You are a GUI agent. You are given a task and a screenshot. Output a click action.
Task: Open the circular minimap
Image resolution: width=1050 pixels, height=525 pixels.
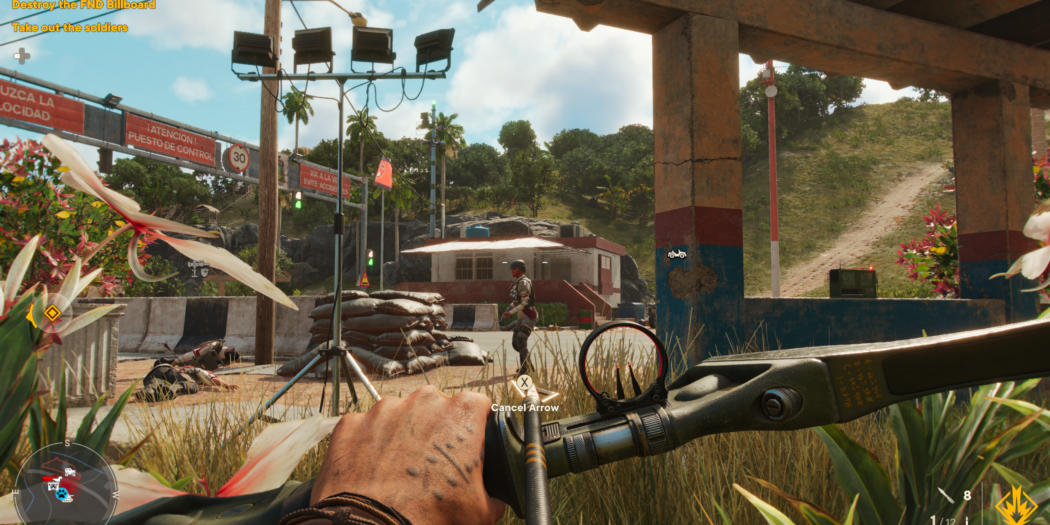click(65, 484)
